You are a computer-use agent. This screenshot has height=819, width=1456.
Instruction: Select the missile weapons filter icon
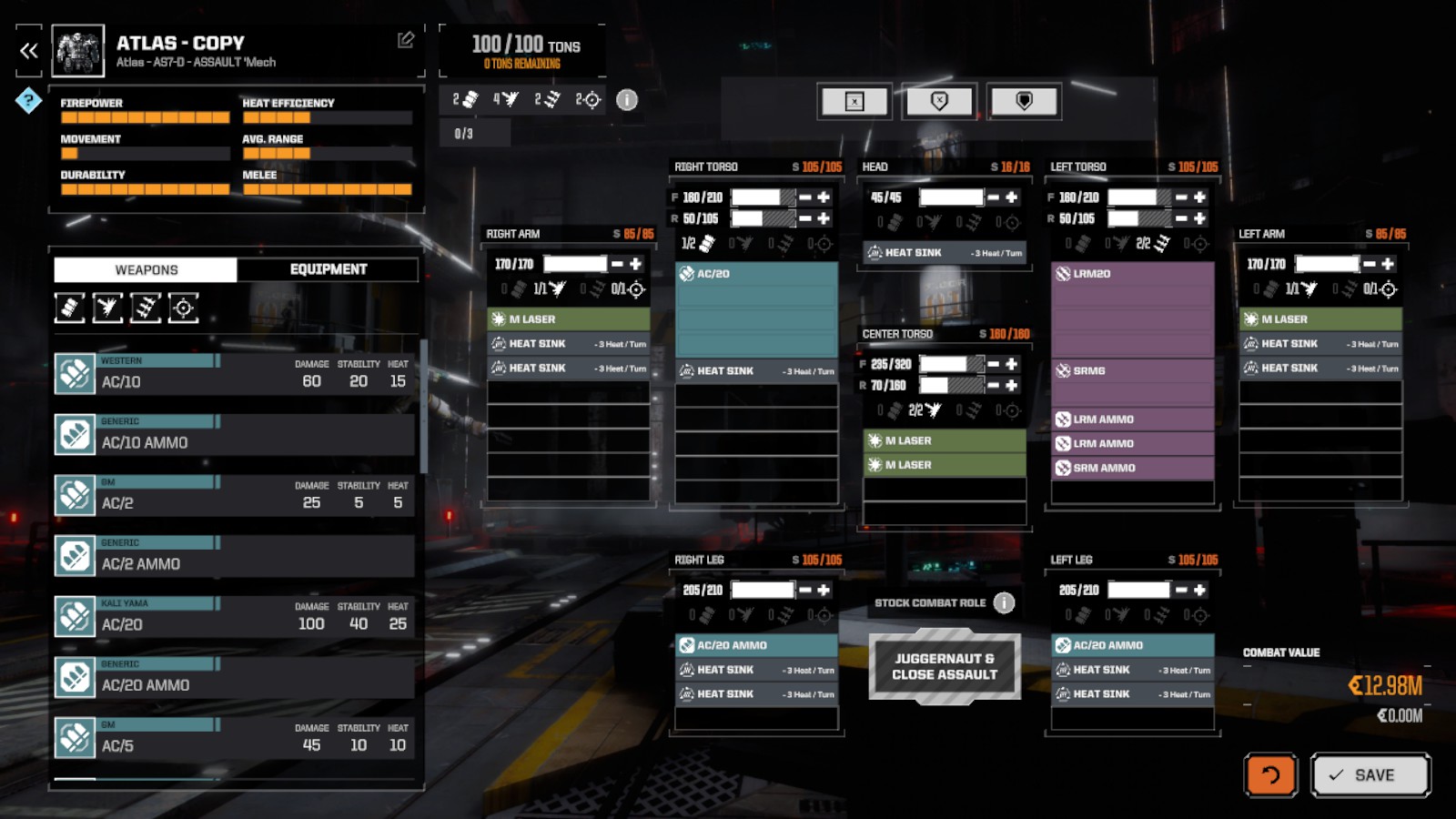147,308
